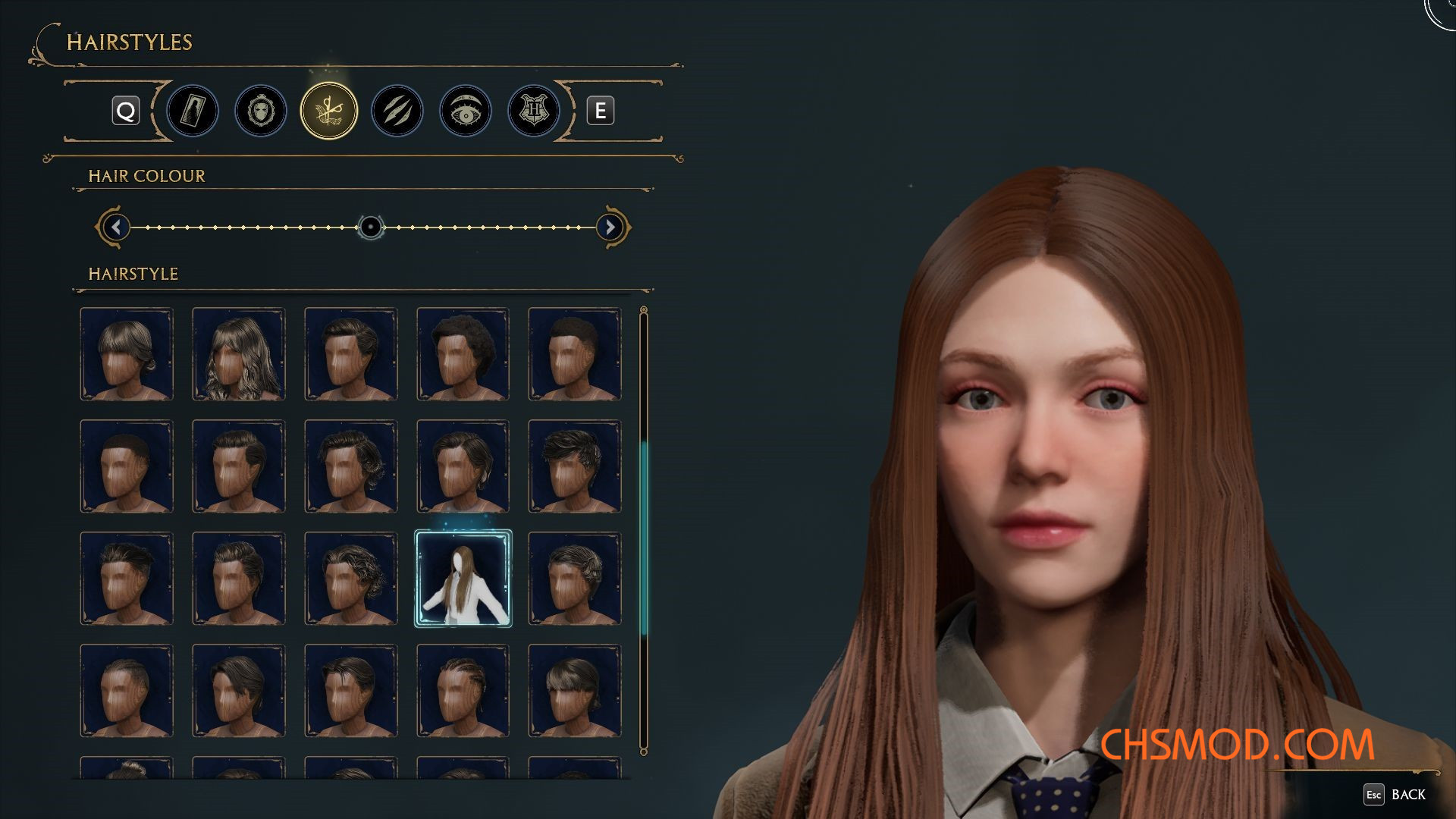This screenshot has width=1456, height=819.
Task: Switch to the face shape tab
Action: coord(261,111)
